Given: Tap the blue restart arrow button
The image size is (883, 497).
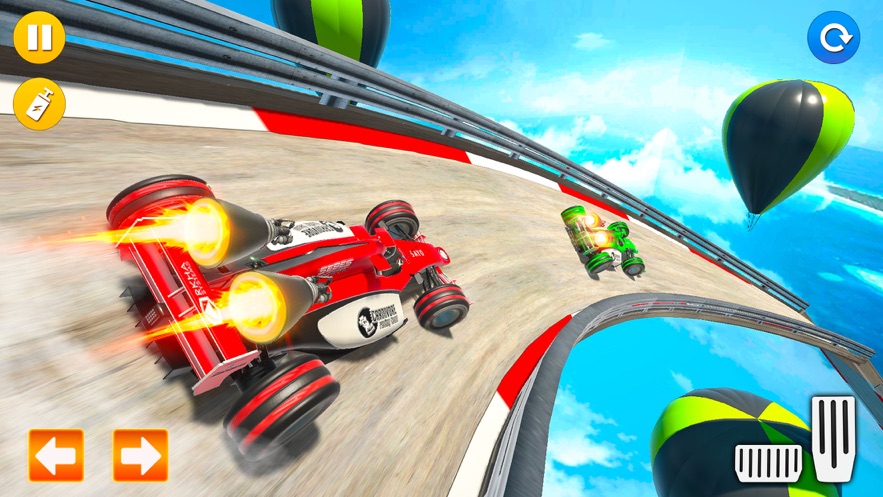Looking at the screenshot, I should point(833,39).
